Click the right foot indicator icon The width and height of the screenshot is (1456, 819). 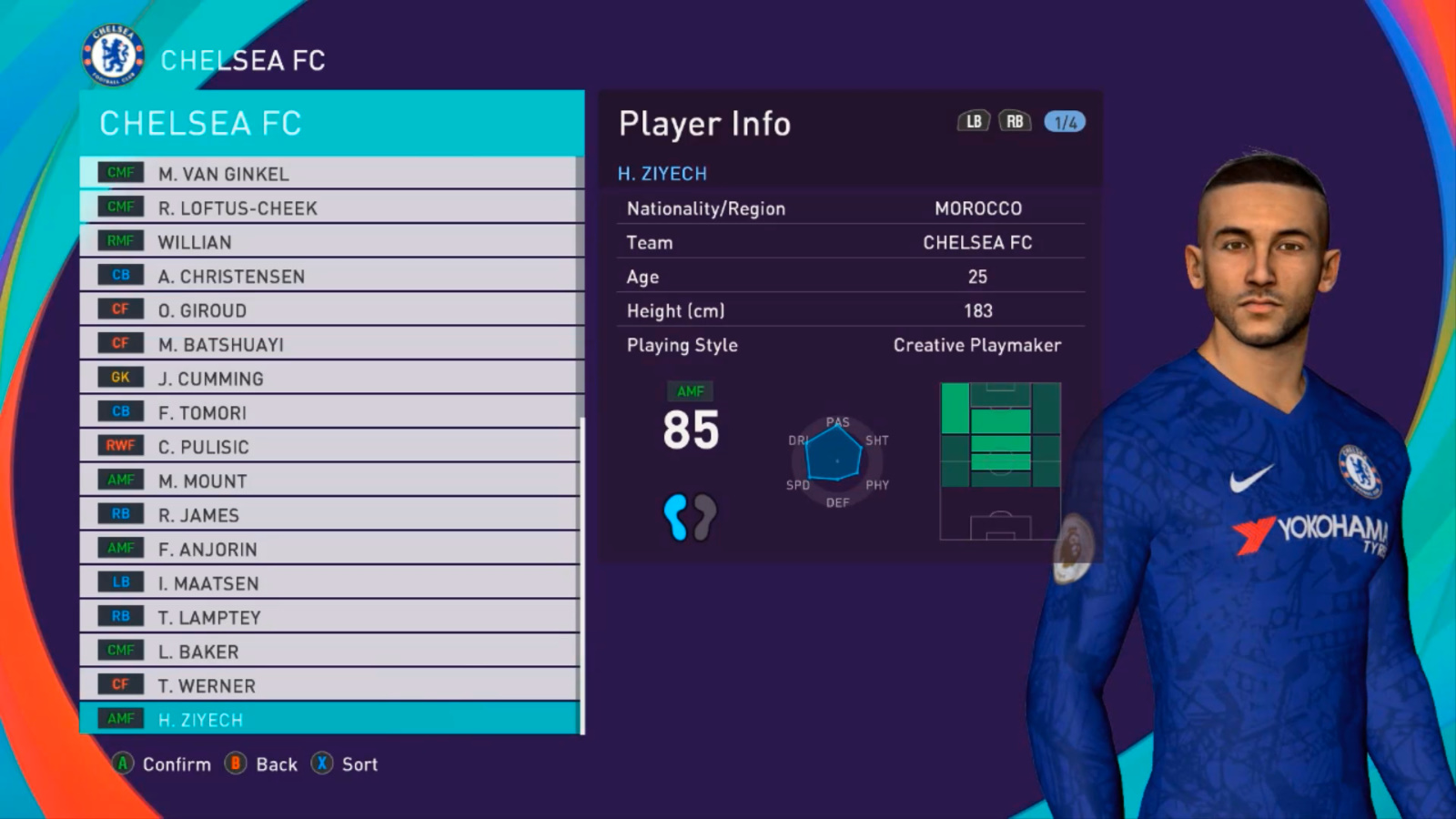[x=705, y=516]
